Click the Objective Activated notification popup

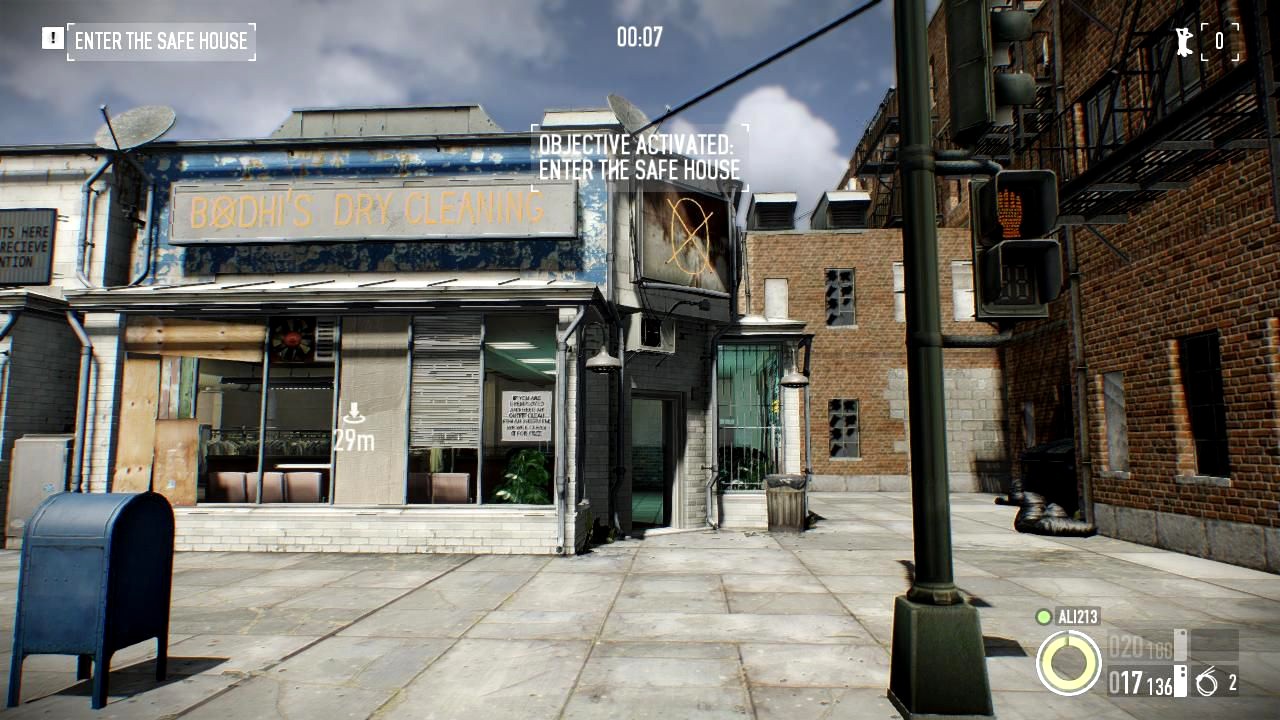[639, 157]
